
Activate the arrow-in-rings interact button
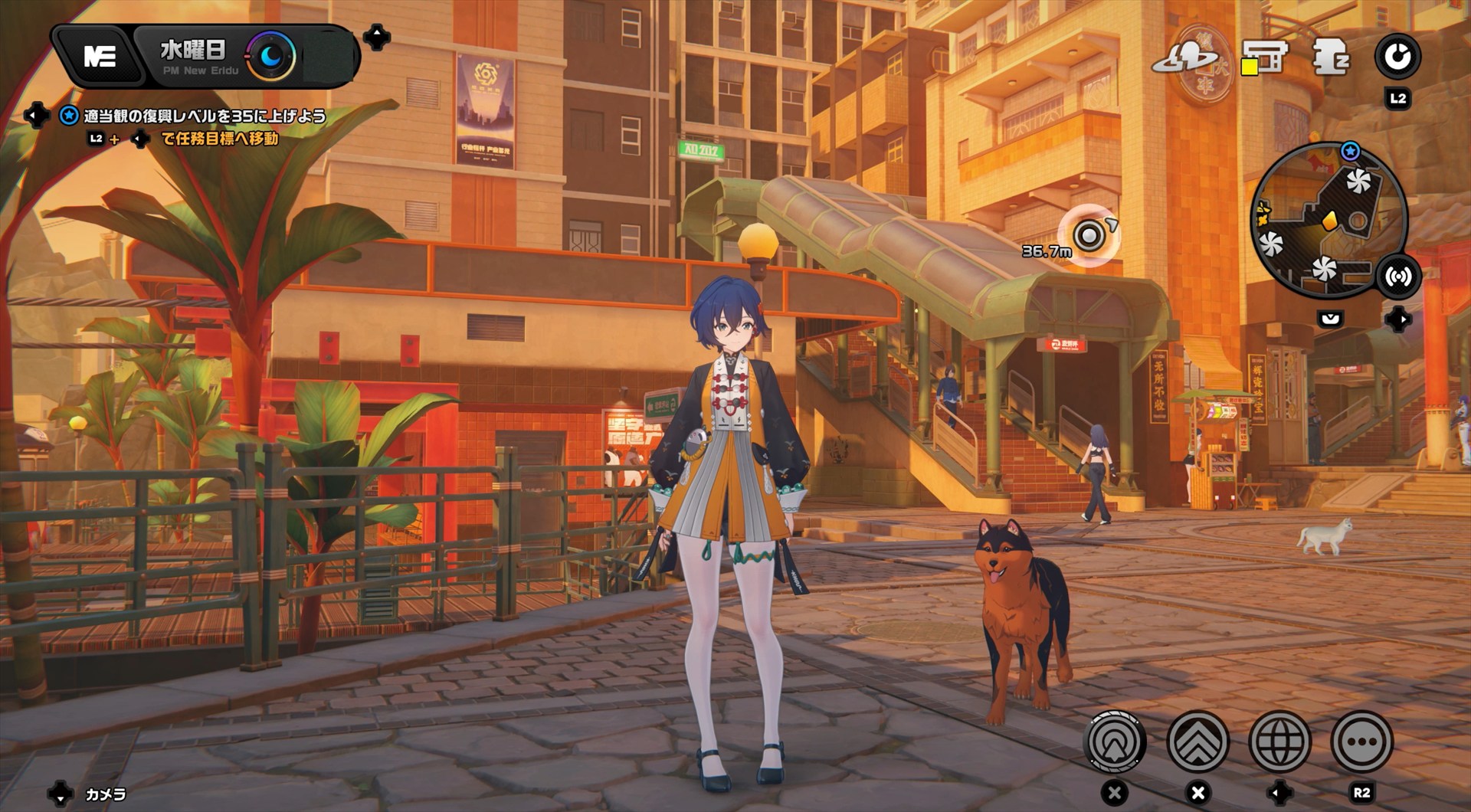[x=1116, y=742]
